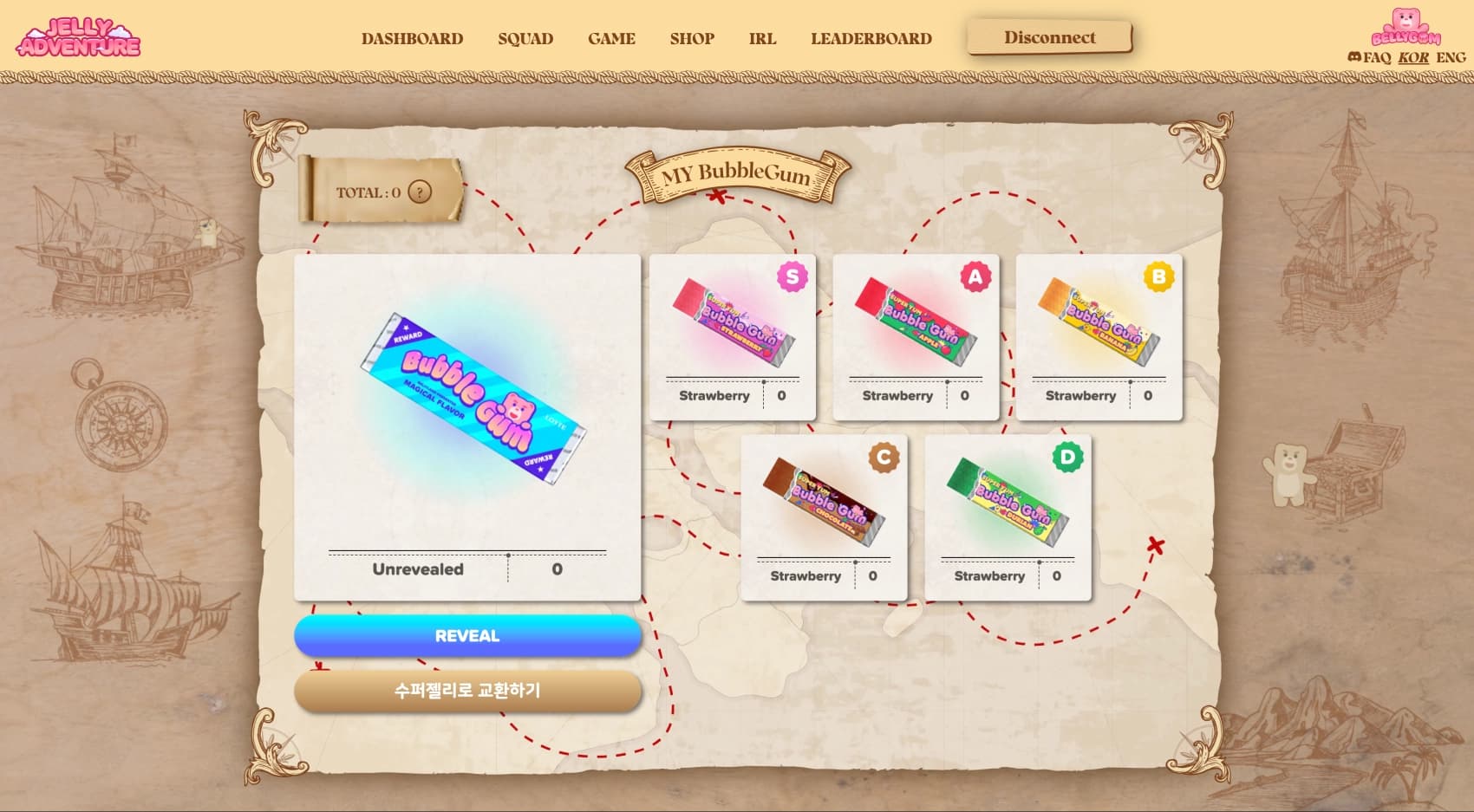1474x812 pixels.
Task: Open the LEADERBOARD section
Action: [x=871, y=38]
